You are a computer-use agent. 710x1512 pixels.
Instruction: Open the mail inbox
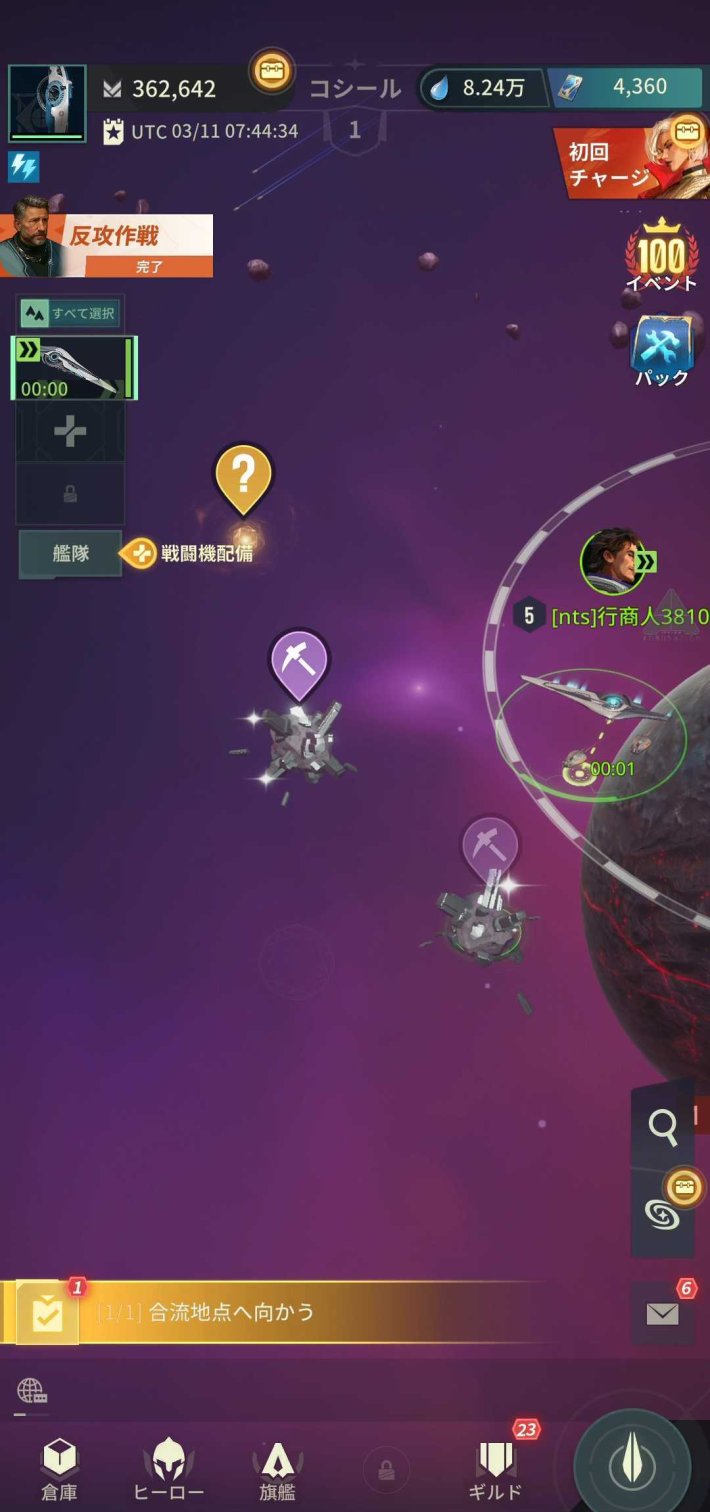(x=662, y=1313)
